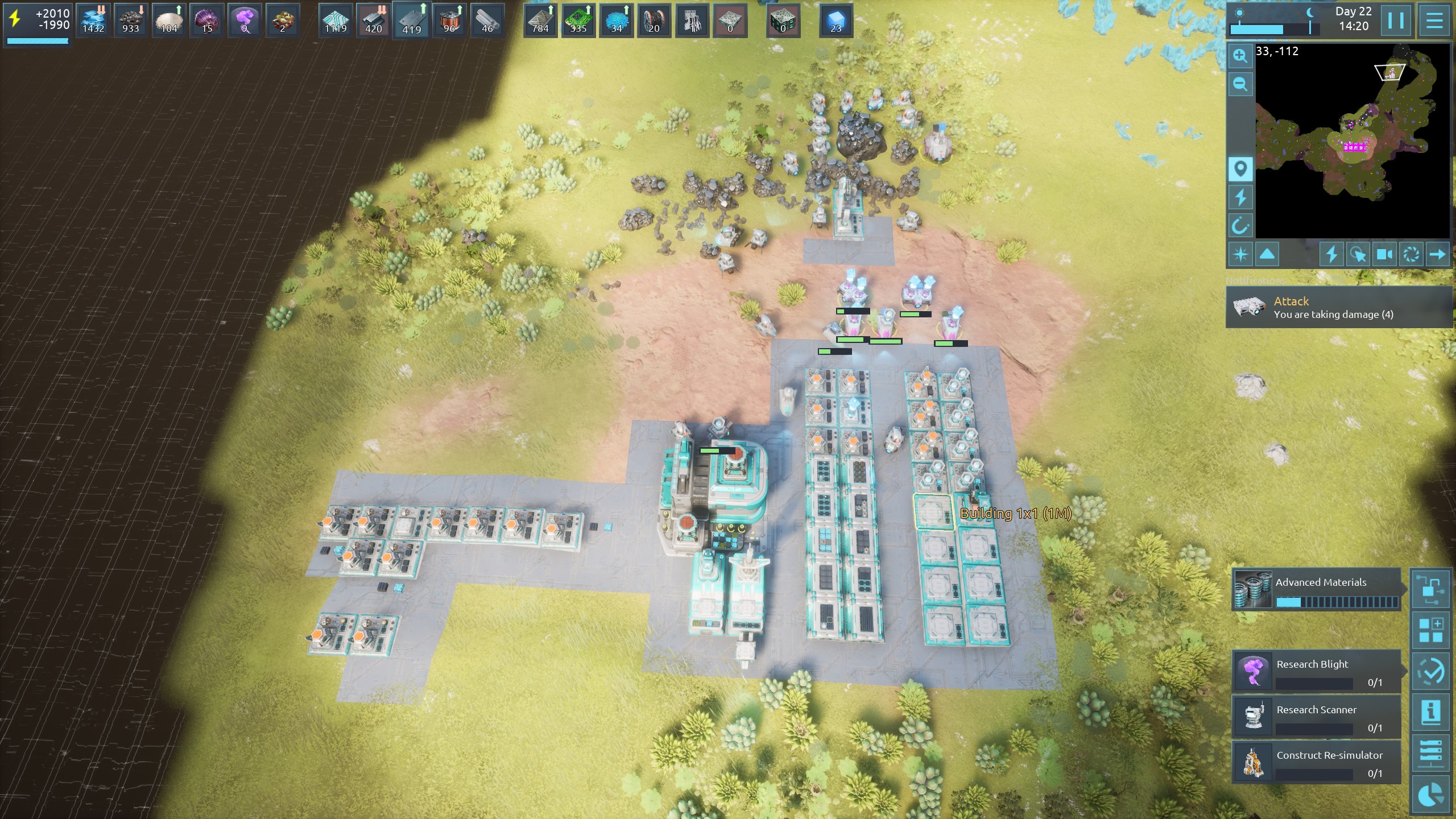Select the Research Scanner objective
1456x819 pixels.
(1316, 717)
